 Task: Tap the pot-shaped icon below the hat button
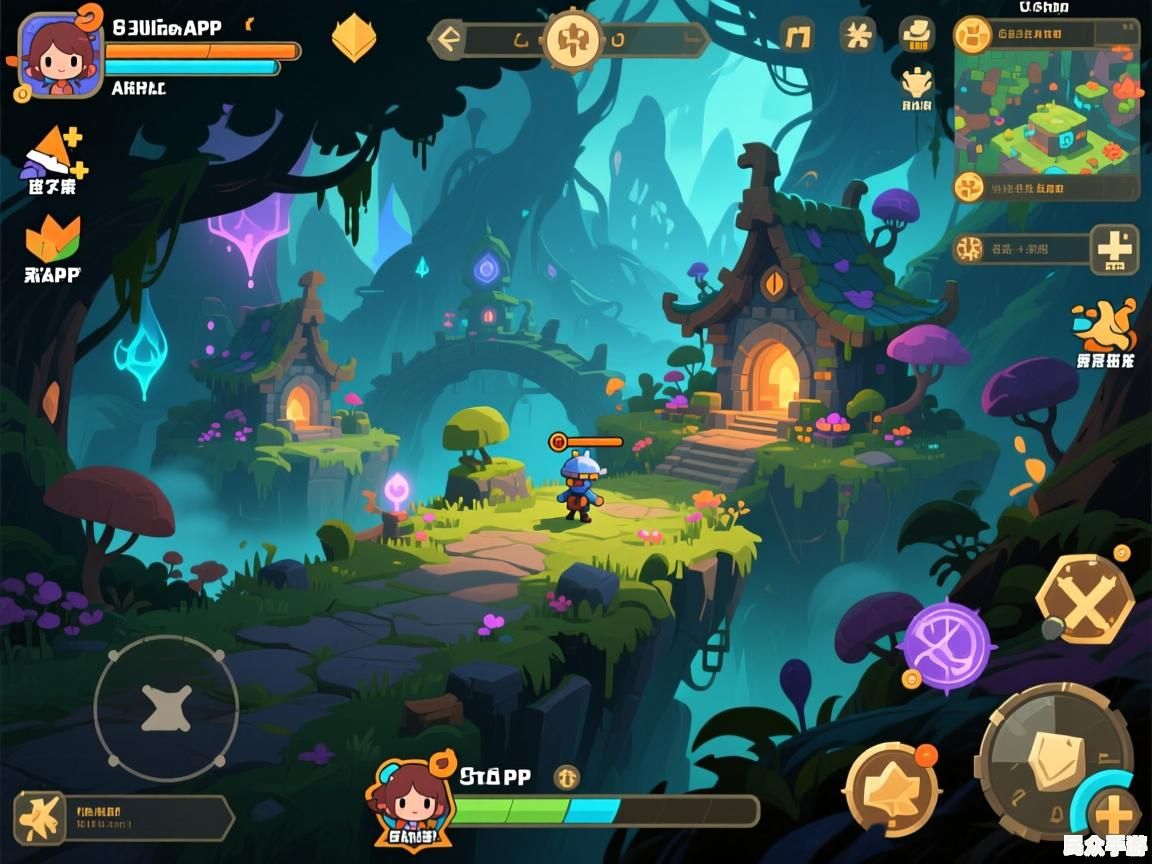tap(916, 84)
